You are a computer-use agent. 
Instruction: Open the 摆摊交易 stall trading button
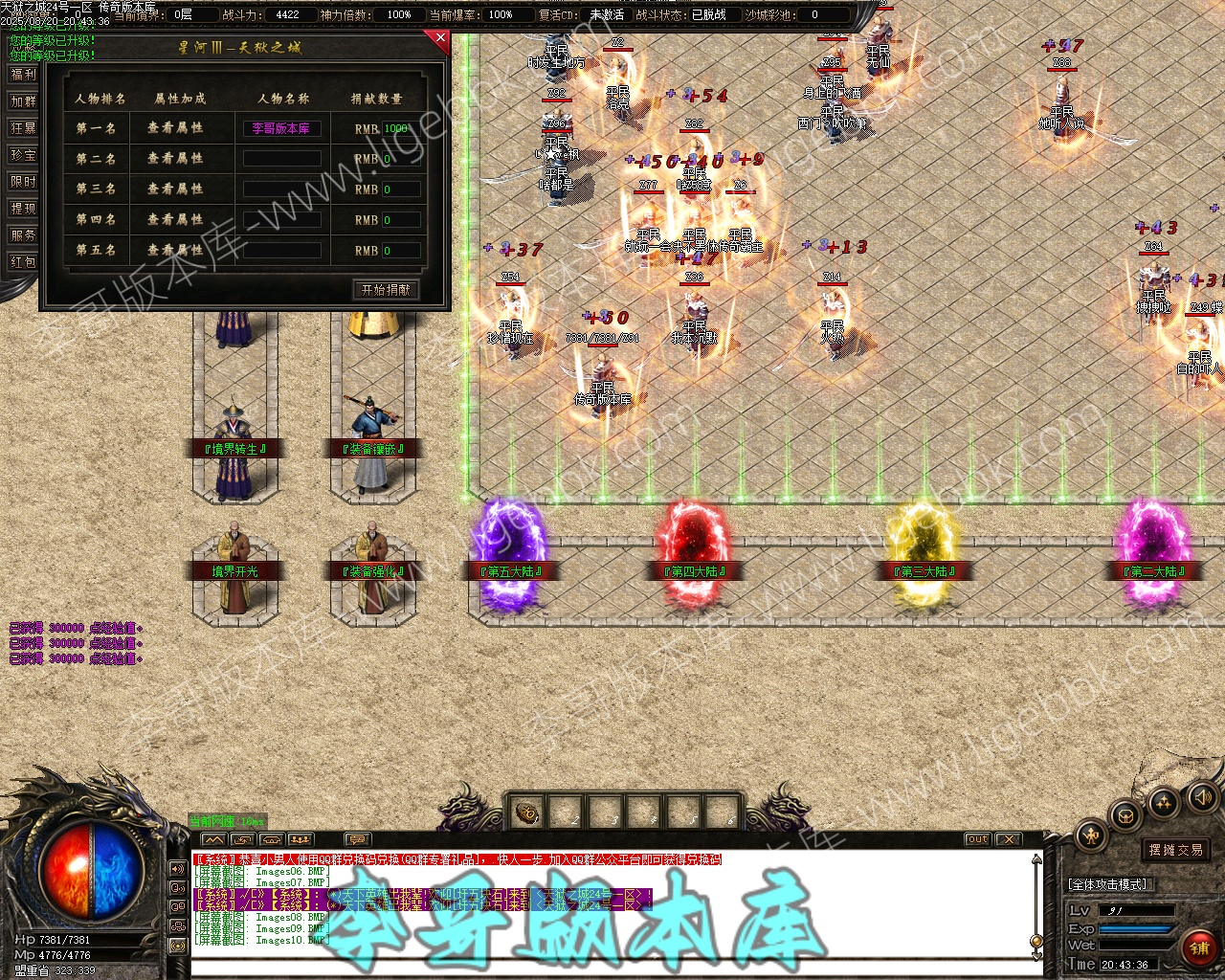pyautogui.click(x=1176, y=850)
